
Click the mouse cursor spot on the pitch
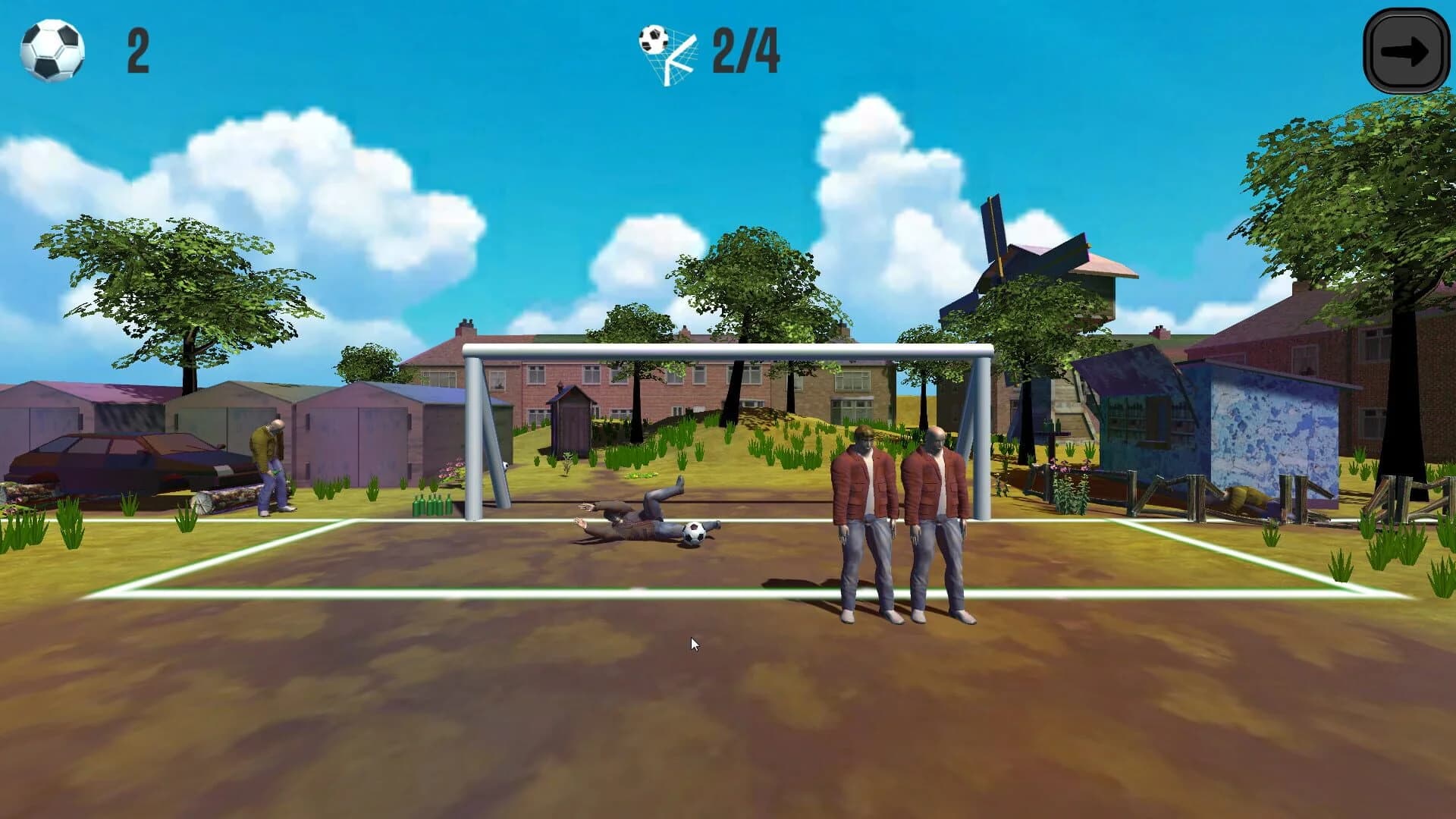coord(692,642)
